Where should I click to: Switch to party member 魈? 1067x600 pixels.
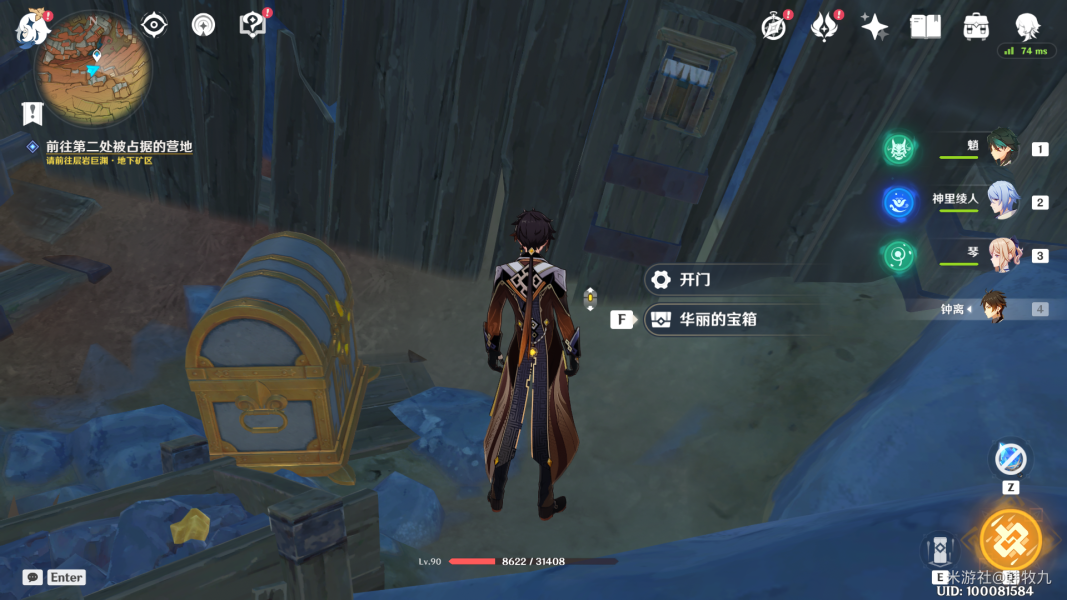pos(1001,148)
